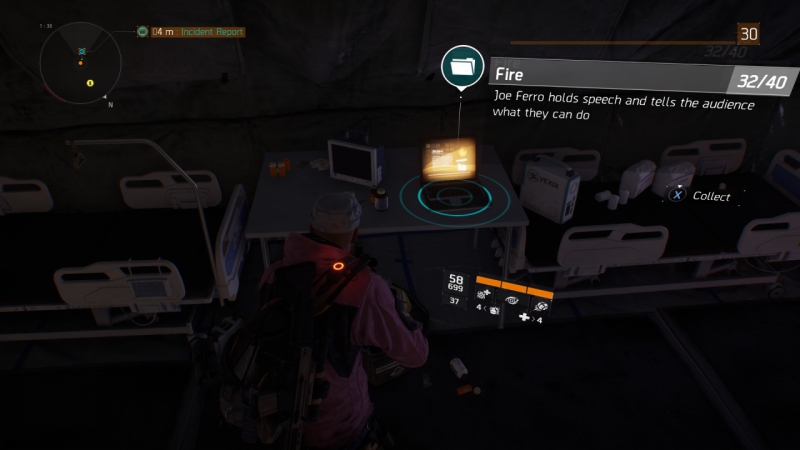
Task: Select the teal folder intel icon
Action: tap(462, 67)
